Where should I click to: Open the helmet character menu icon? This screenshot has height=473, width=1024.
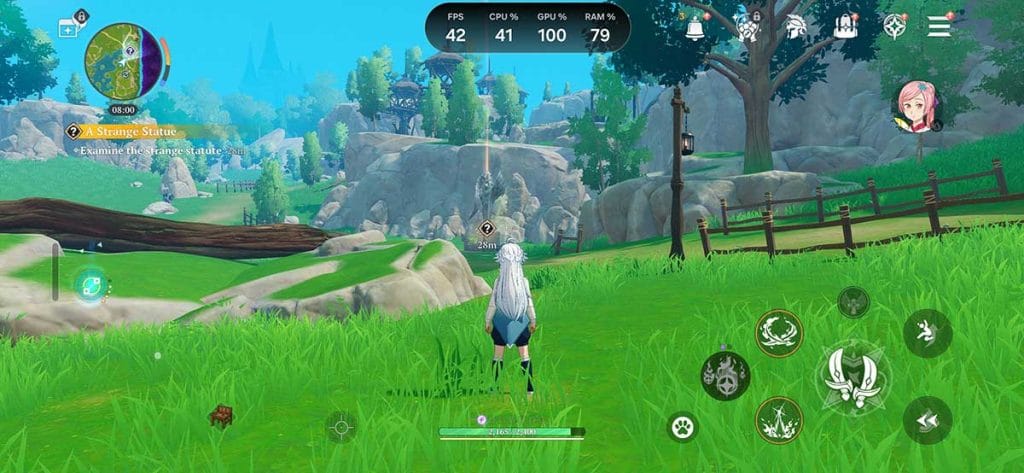point(796,27)
